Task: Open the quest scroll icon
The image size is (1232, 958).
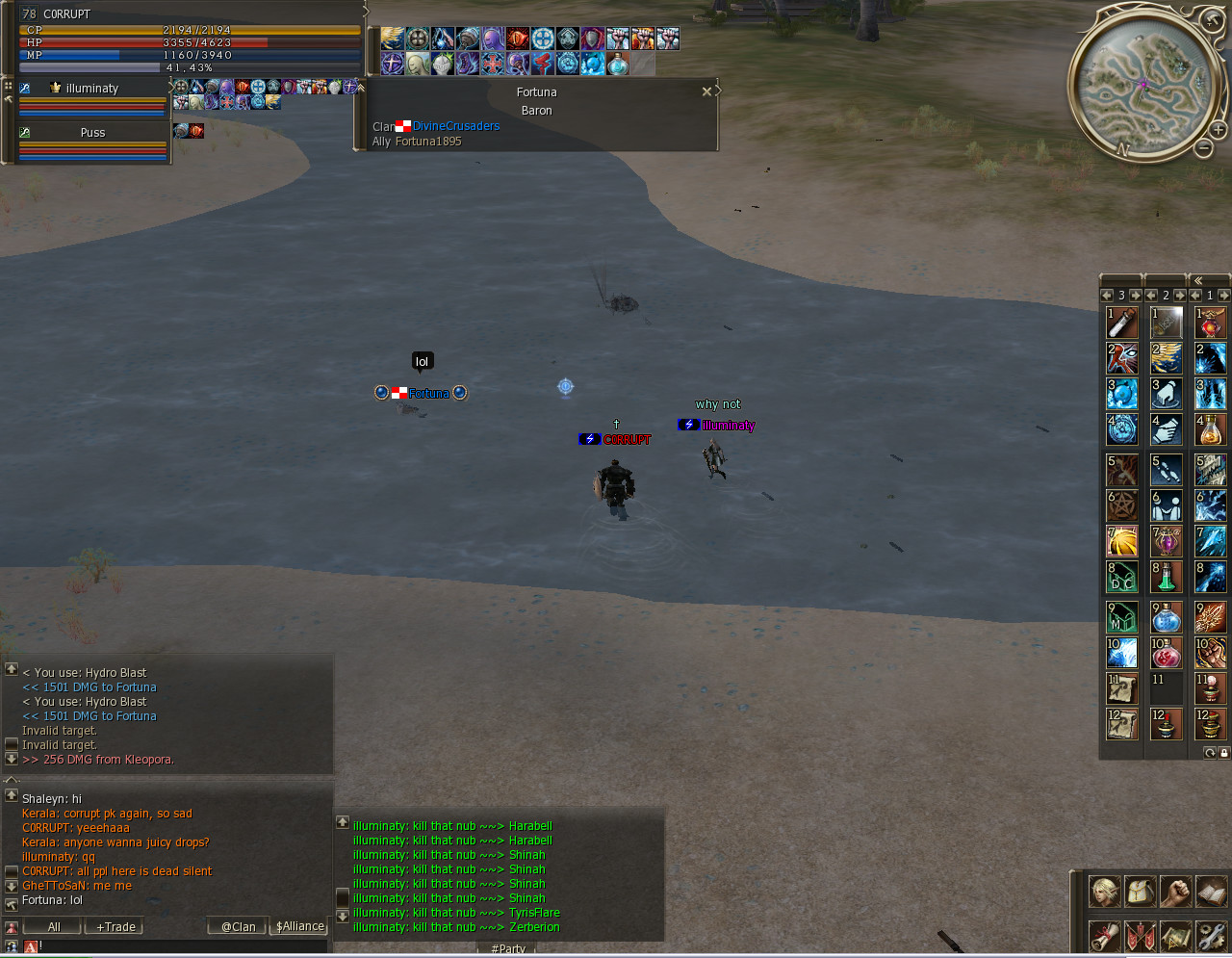Action: click(1104, 935)
